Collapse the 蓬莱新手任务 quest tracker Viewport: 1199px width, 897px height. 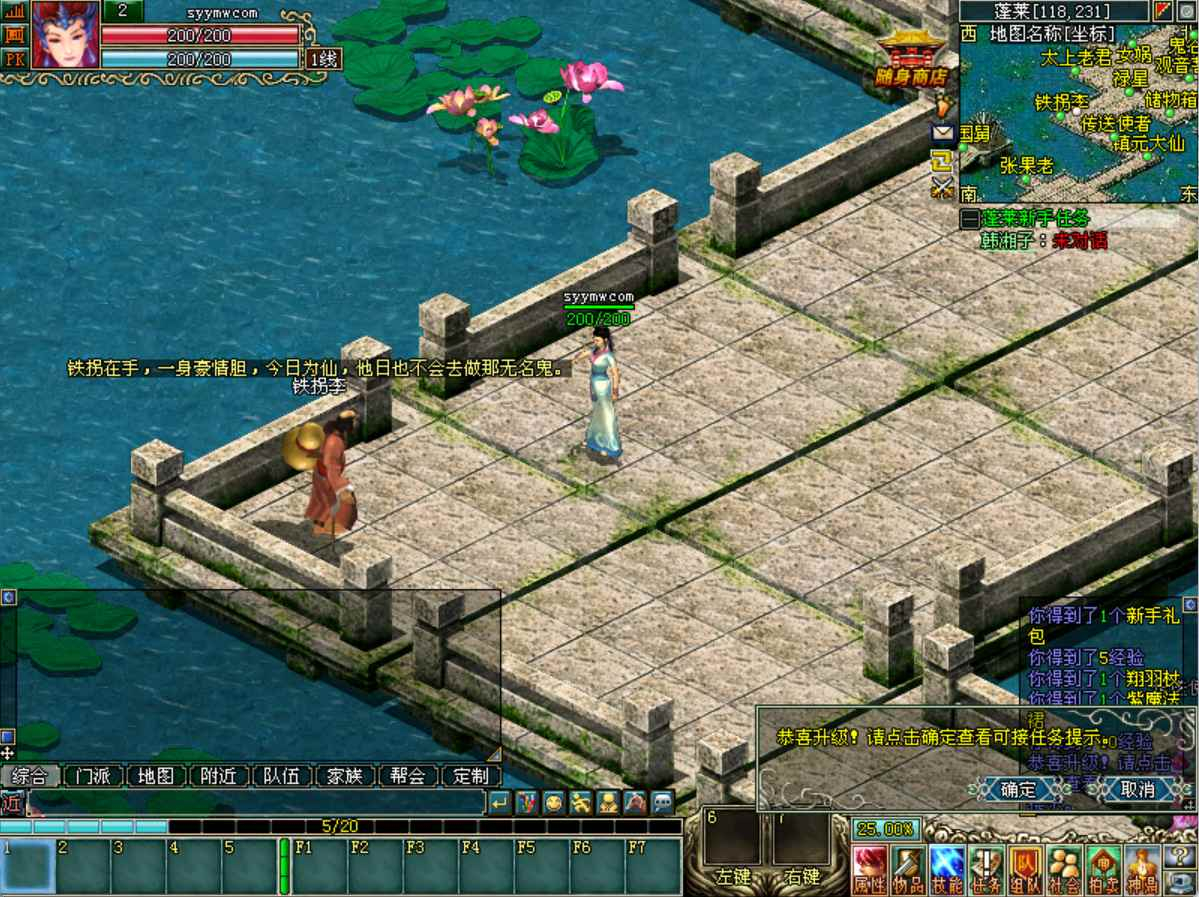point(969,219)
